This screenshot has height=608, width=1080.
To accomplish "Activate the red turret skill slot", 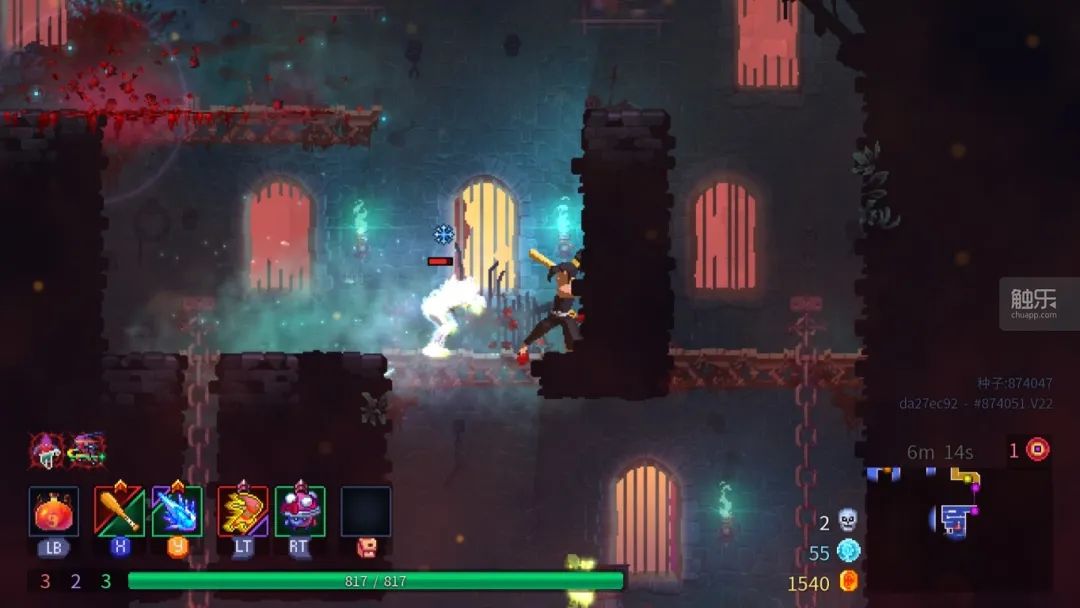I will click(300, 511).
